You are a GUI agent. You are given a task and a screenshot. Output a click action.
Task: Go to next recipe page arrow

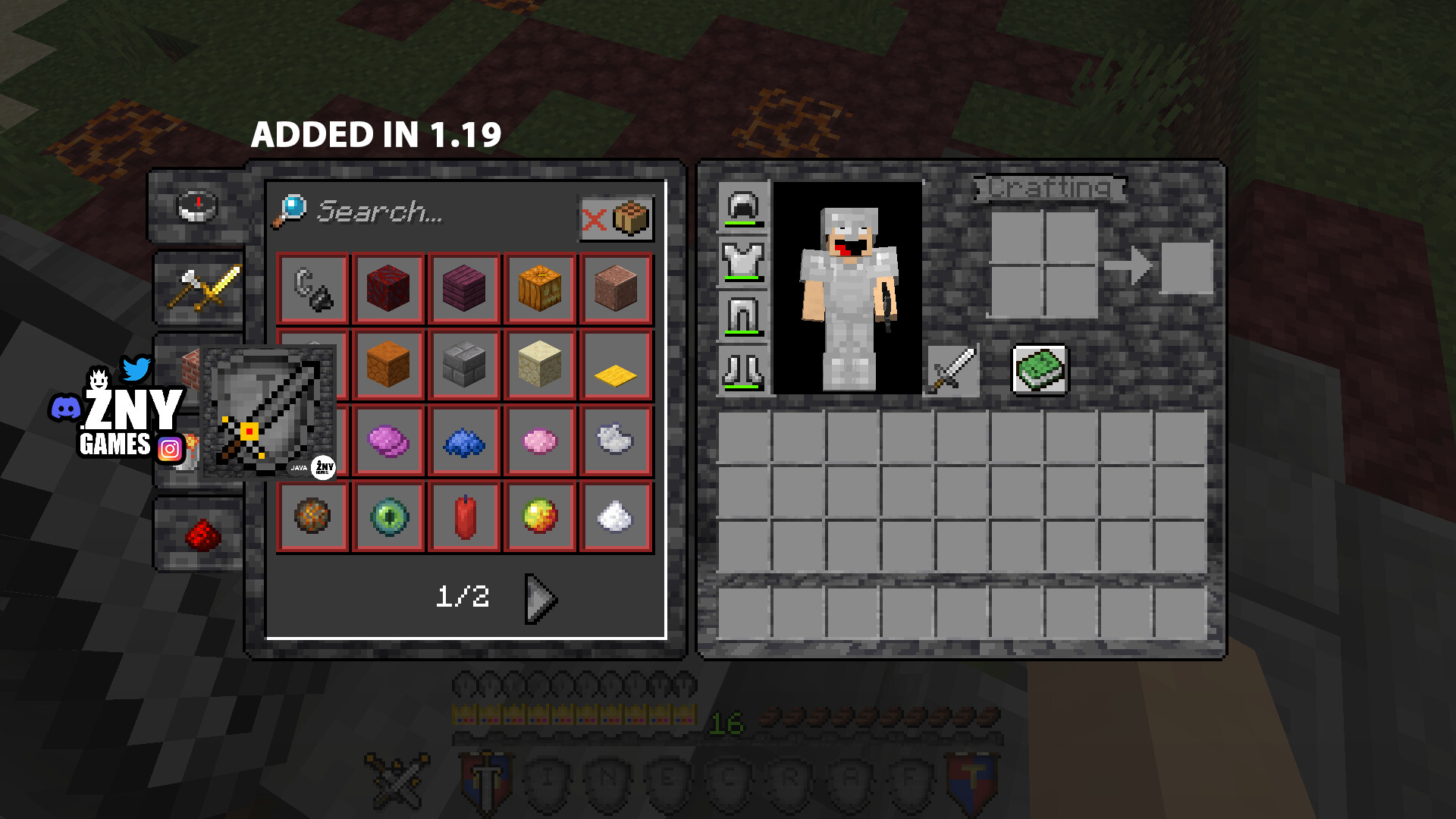pos(541,598)
